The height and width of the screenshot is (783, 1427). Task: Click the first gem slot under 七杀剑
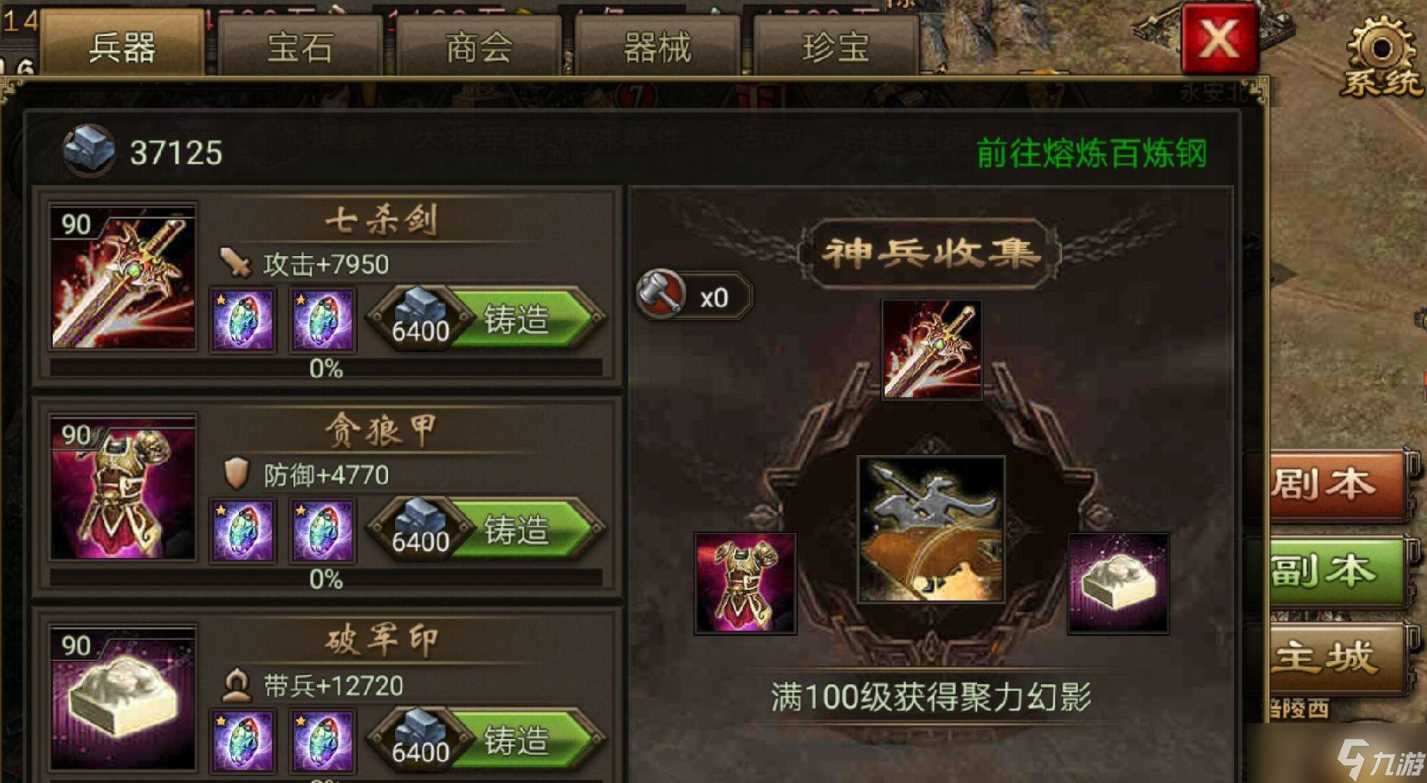click(x=241, y=318)
